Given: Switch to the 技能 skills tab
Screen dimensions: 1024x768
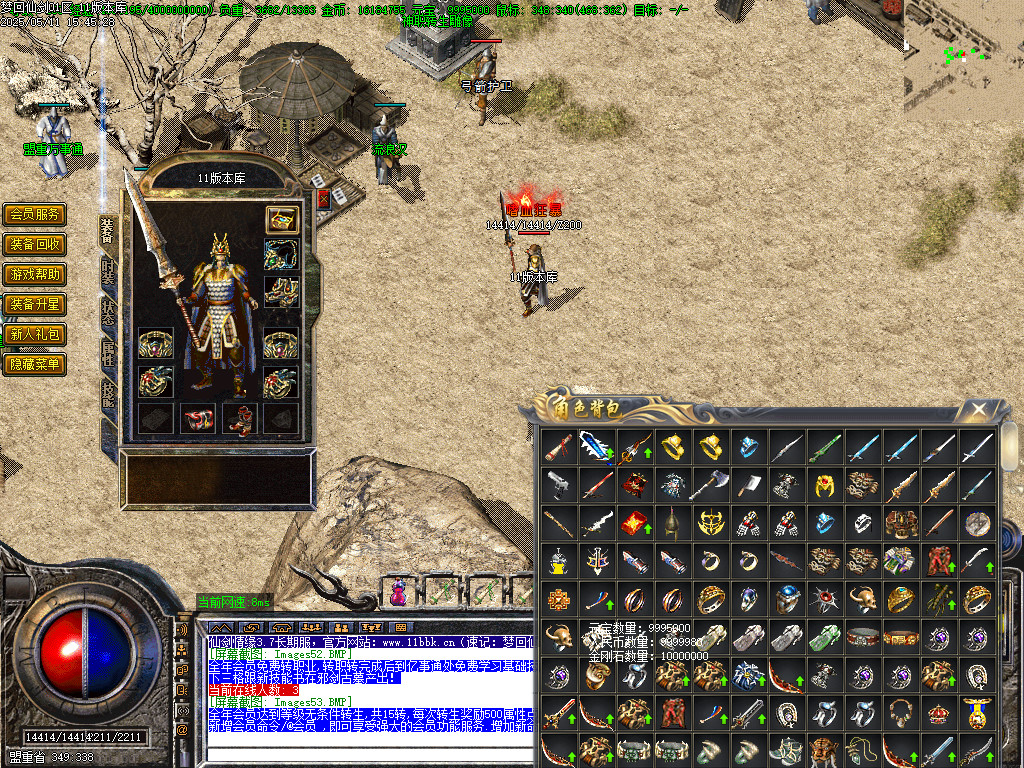Looking at the screenshot, I should 108,395.
